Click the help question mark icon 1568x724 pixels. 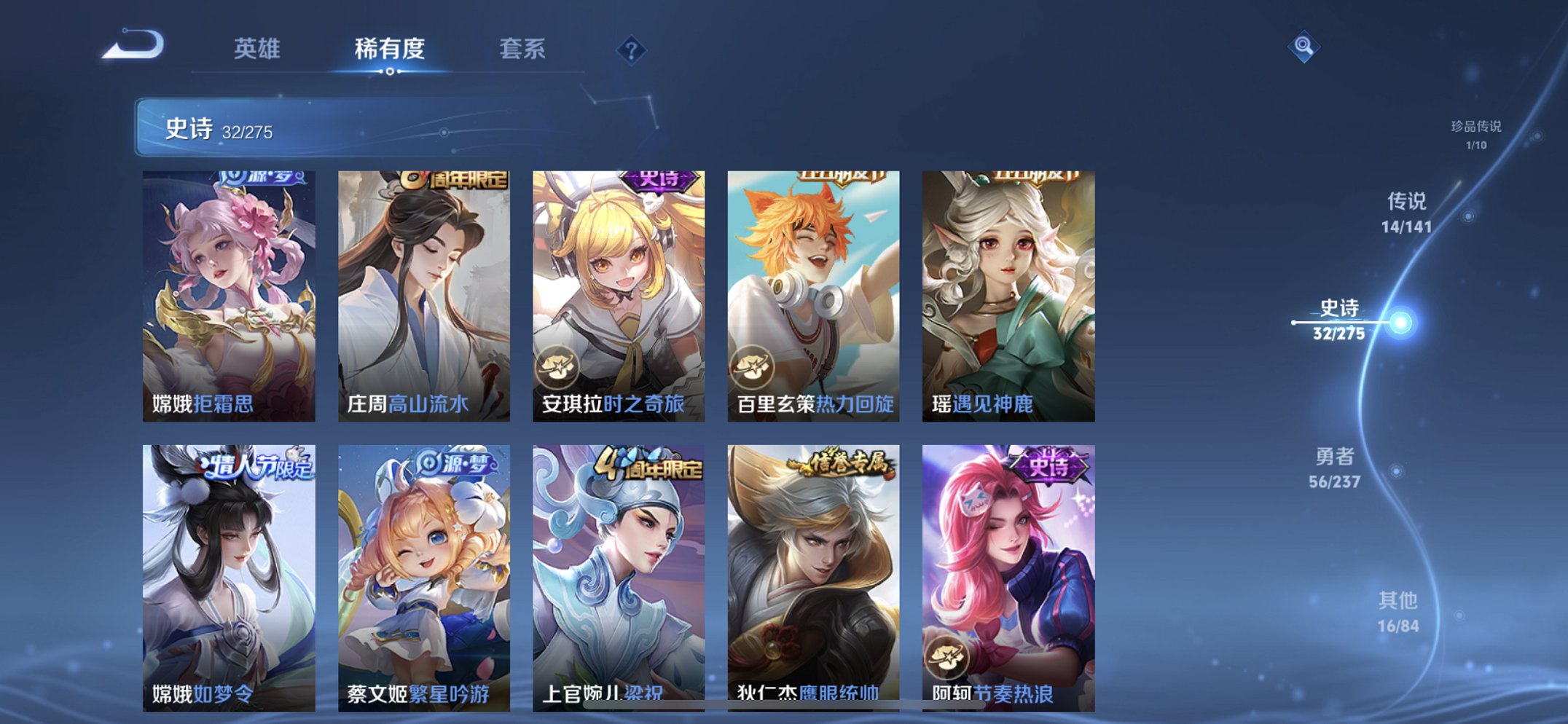(632, 51)
